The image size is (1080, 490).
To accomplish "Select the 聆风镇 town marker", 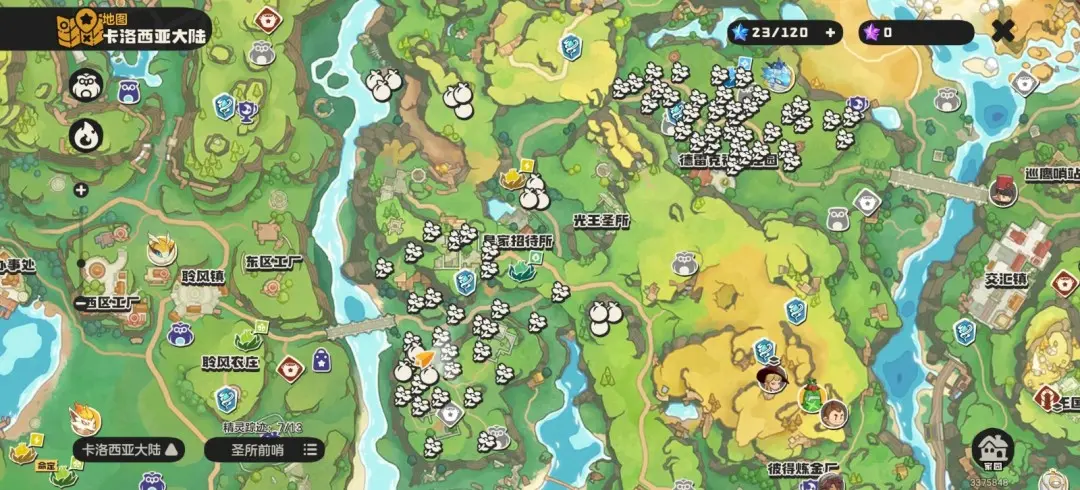I will tap(201, 275).
